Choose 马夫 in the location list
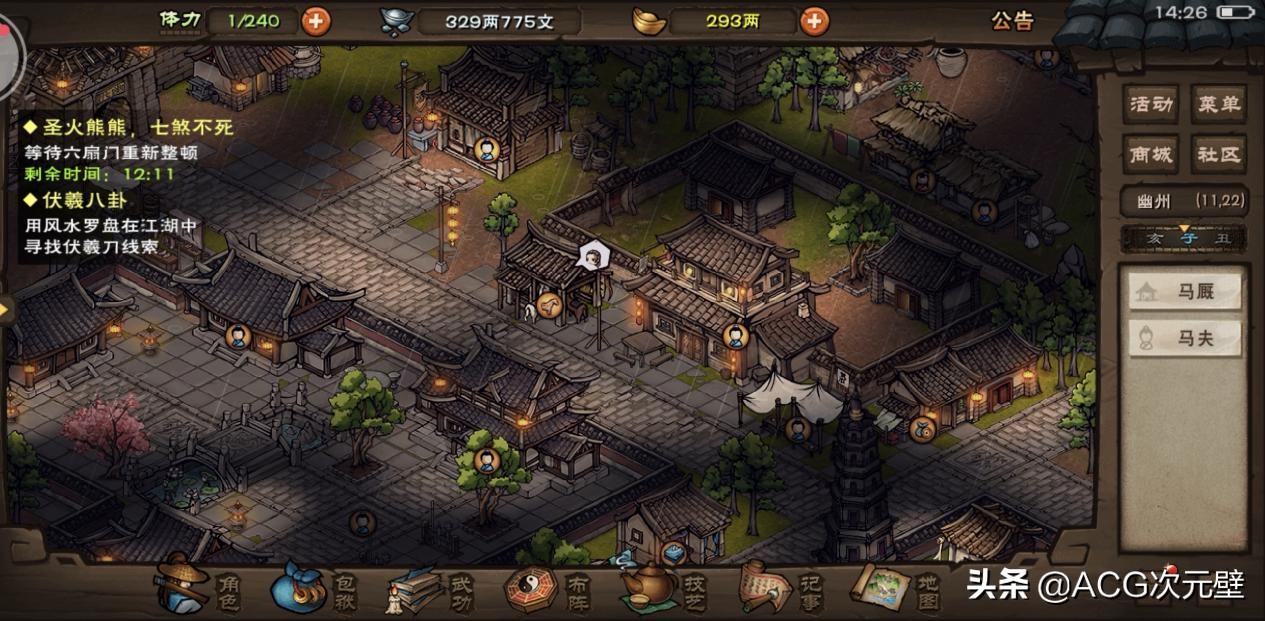Screen dimensions: 1265x621 pyautogui.click(x=1185, y=338)
